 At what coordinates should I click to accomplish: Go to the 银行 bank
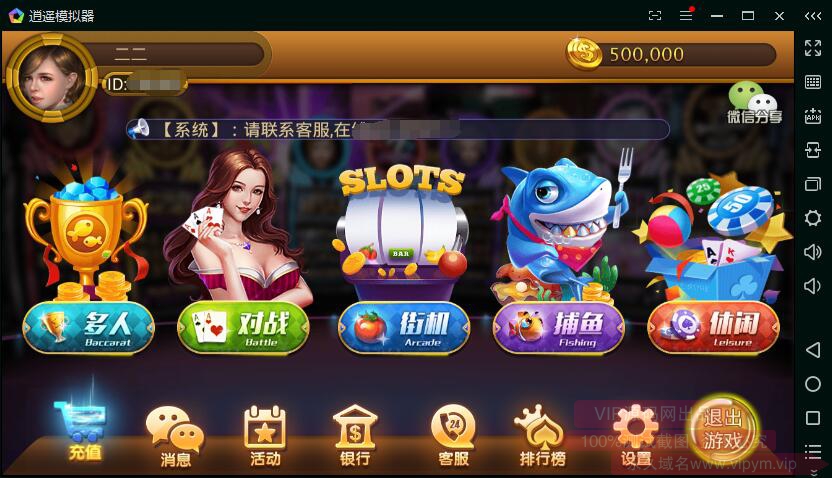(355, 438)
